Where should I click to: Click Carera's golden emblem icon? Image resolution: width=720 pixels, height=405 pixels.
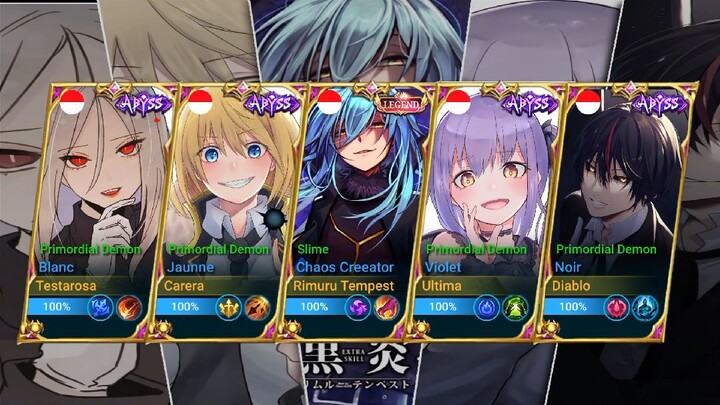pos(230,307)
